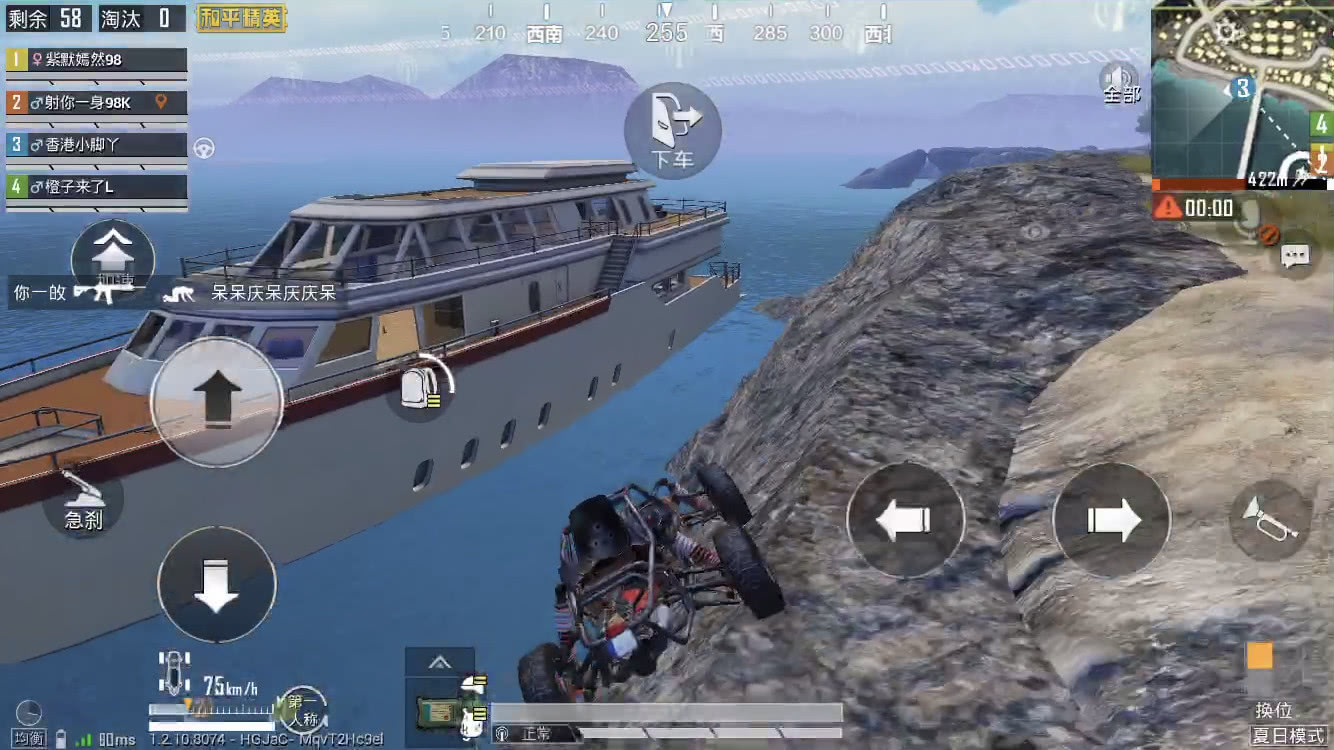1334x750 pixels.
Task: Select teammate 紫默嫣然98 in the squad list
Action: tap(97, 60)
